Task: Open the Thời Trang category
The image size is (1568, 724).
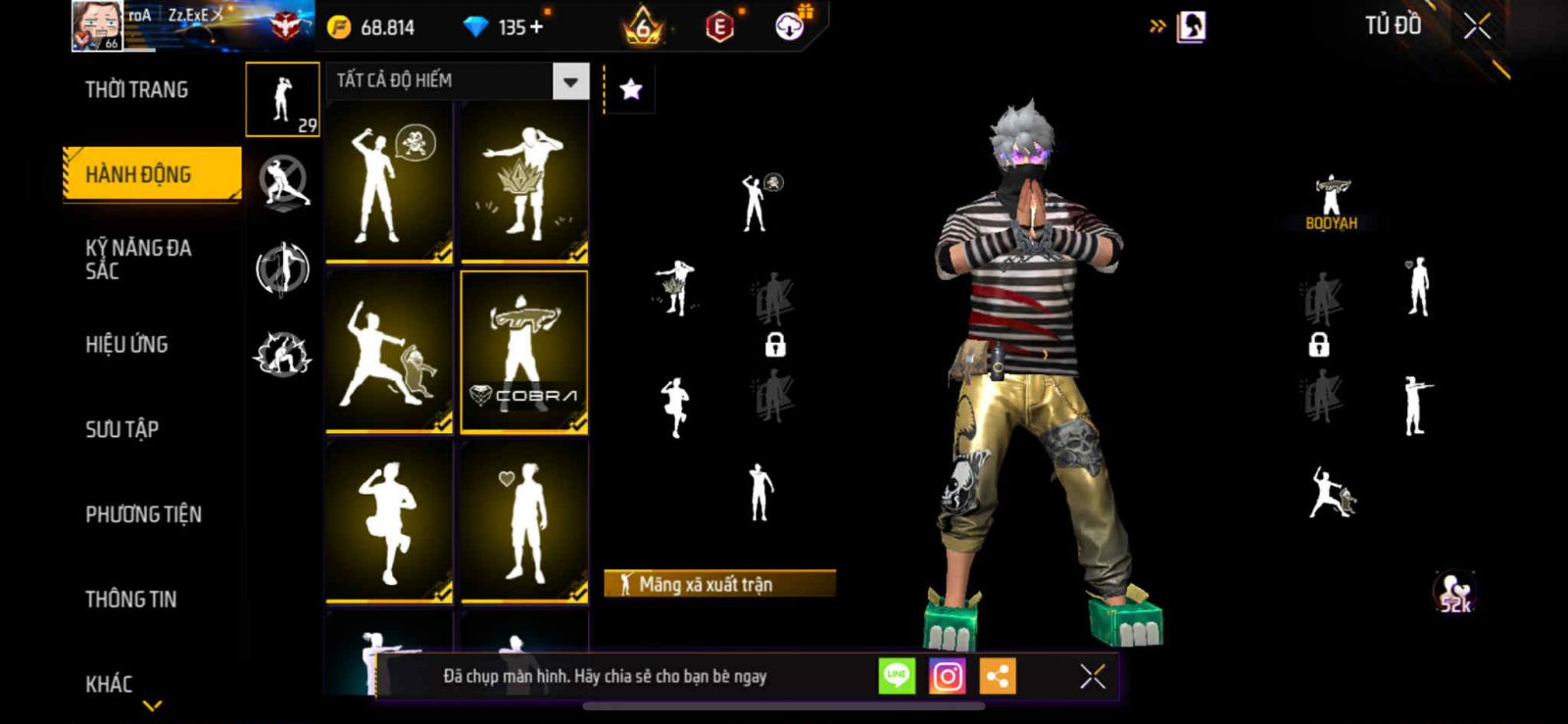Action: tap(136, 90)
